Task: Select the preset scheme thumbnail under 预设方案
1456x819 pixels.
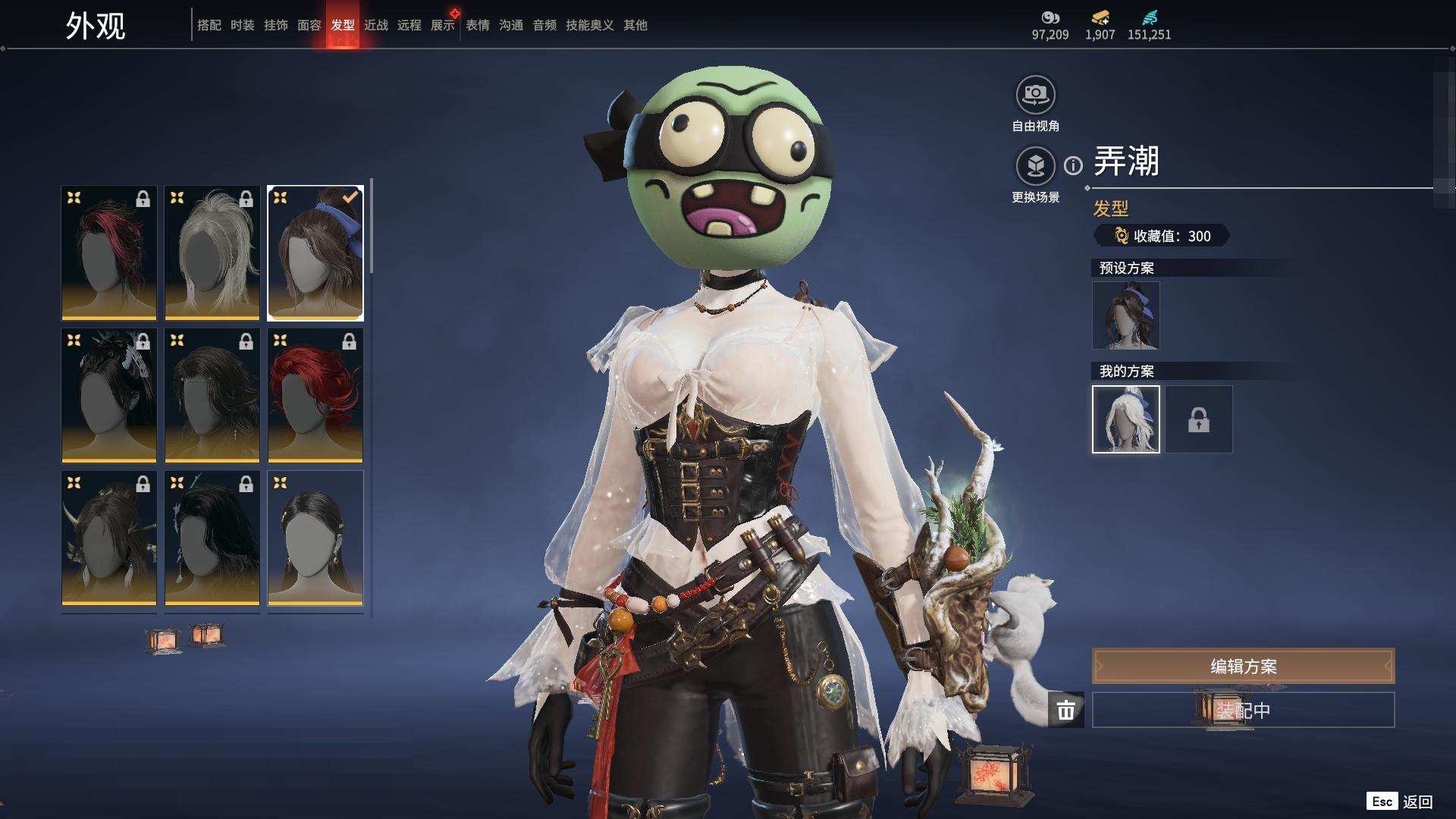Action: (1125, 315)
